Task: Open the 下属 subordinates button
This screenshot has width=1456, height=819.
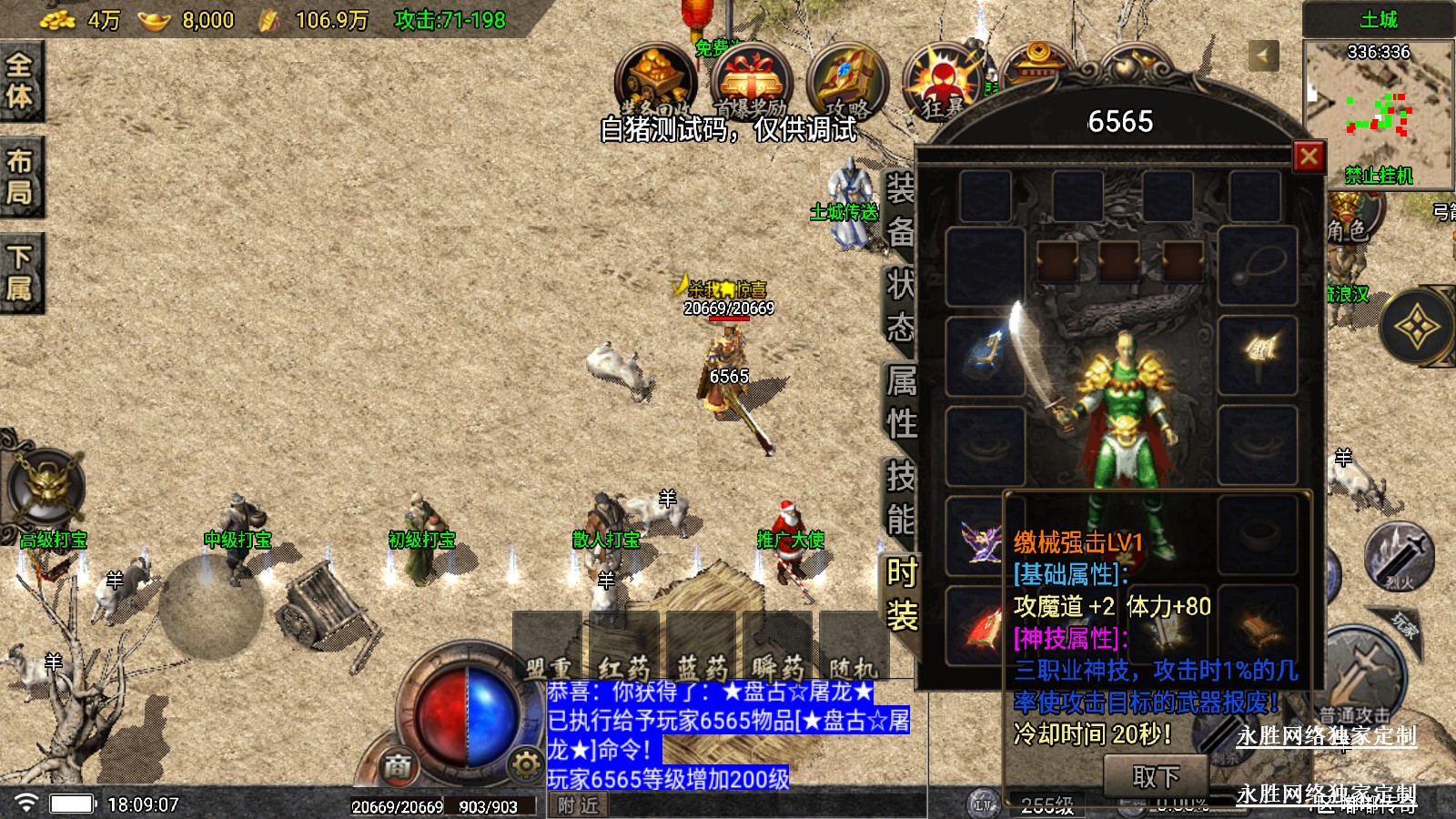Action: coord(20,272)
